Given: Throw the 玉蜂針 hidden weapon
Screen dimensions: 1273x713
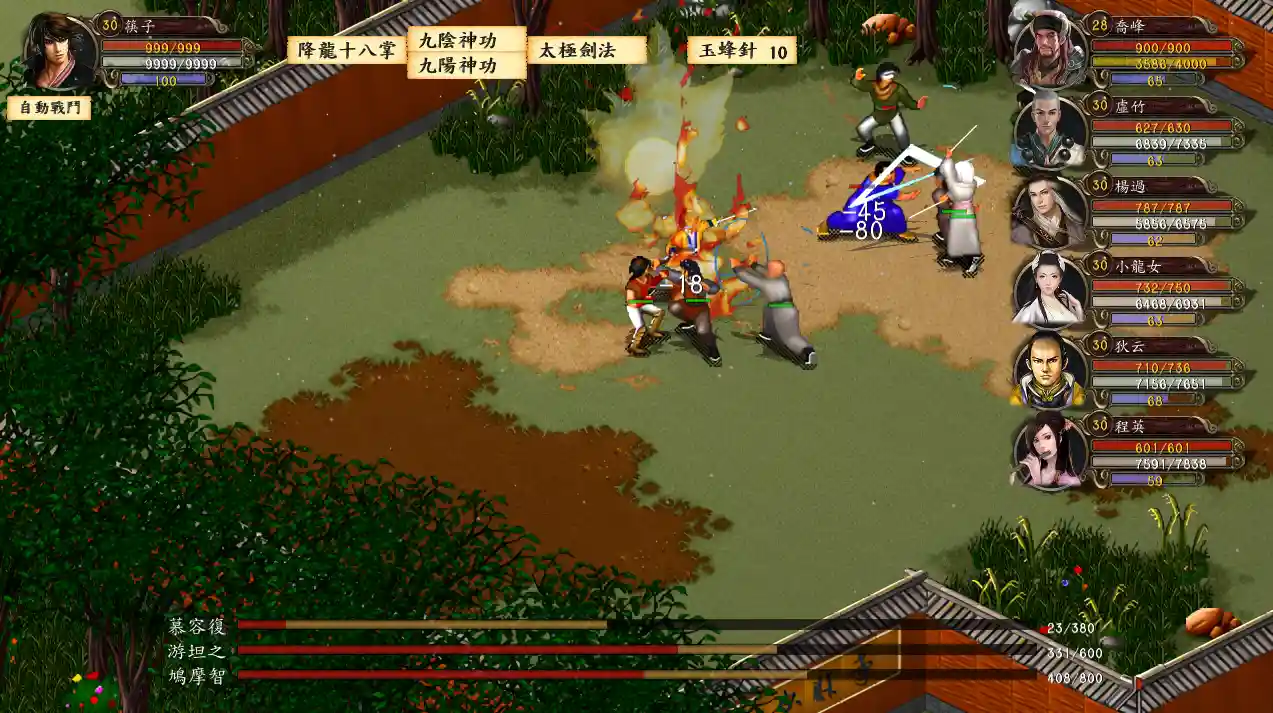Looking at the screenshot, I should pos(741,50).
